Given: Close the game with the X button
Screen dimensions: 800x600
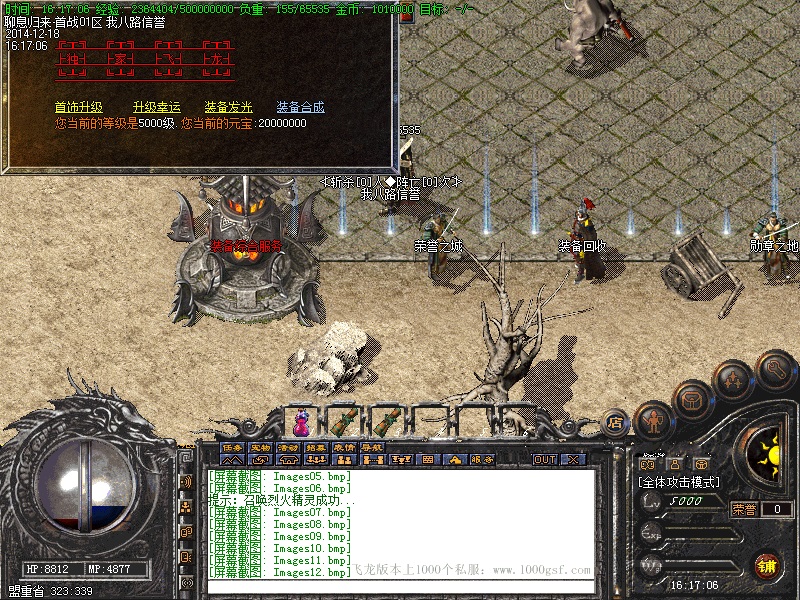Looking at the screenshot, I should tap(573, 460).
